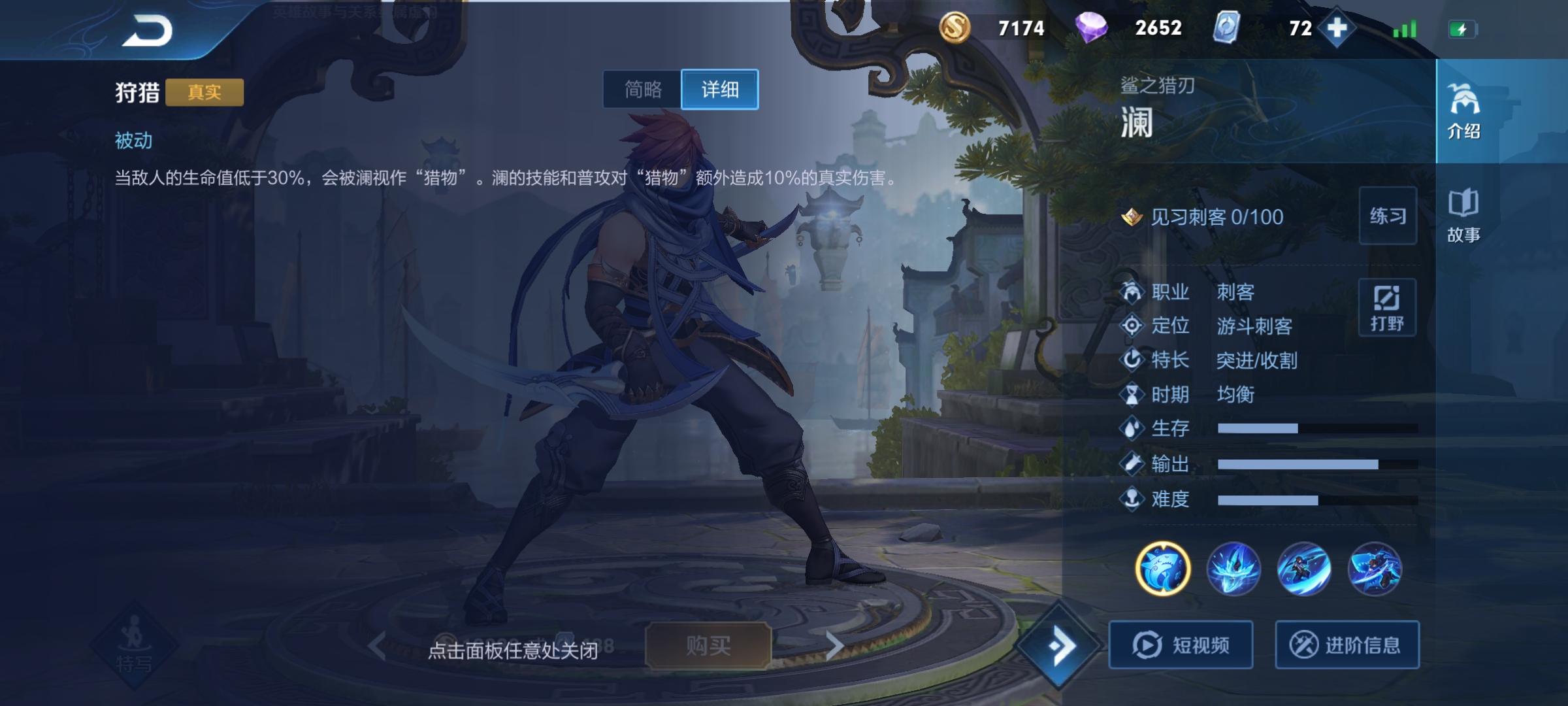Show the next hero with right arrow

(834, 646)
